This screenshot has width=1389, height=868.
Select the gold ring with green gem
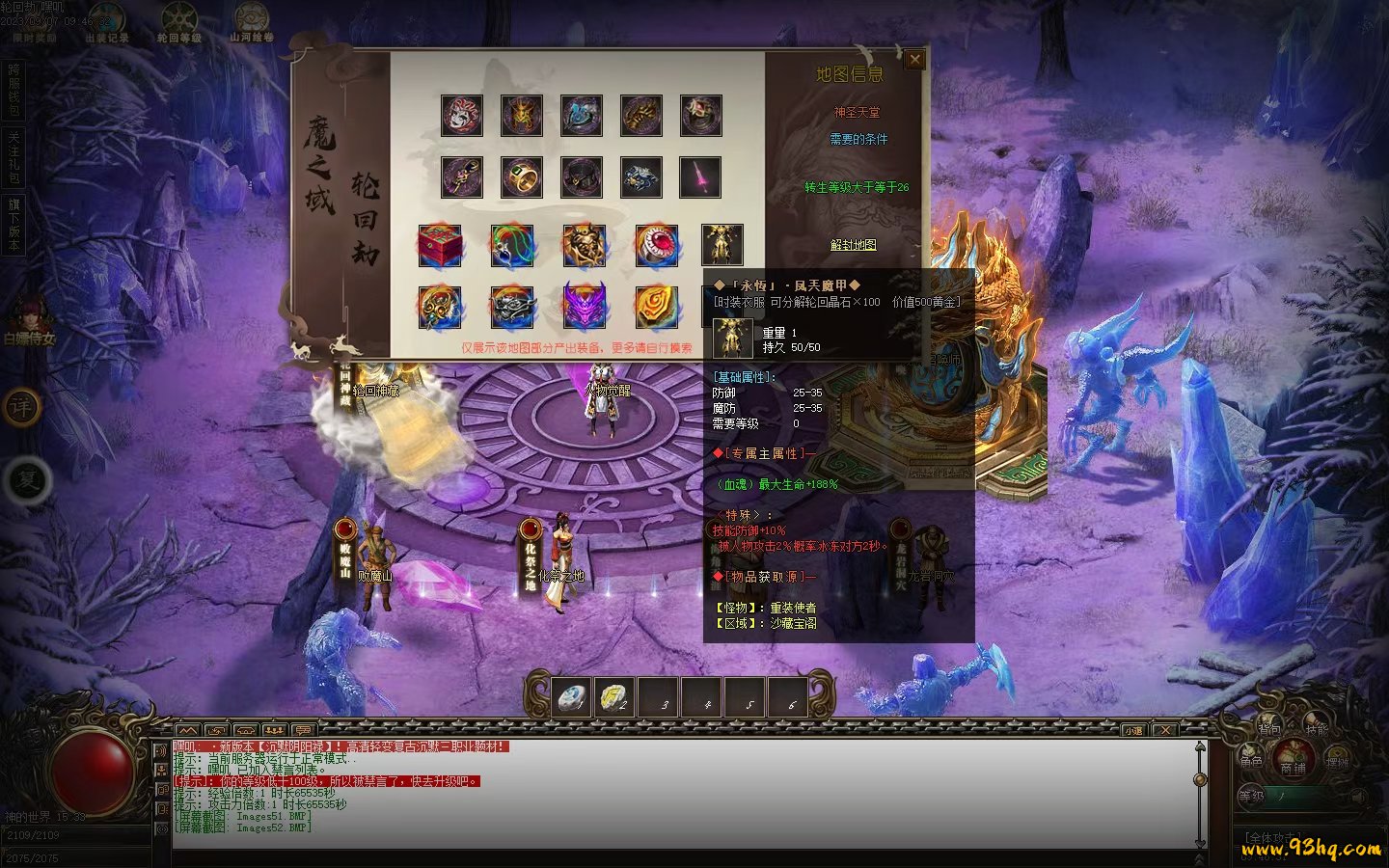(x=522, y=177)
